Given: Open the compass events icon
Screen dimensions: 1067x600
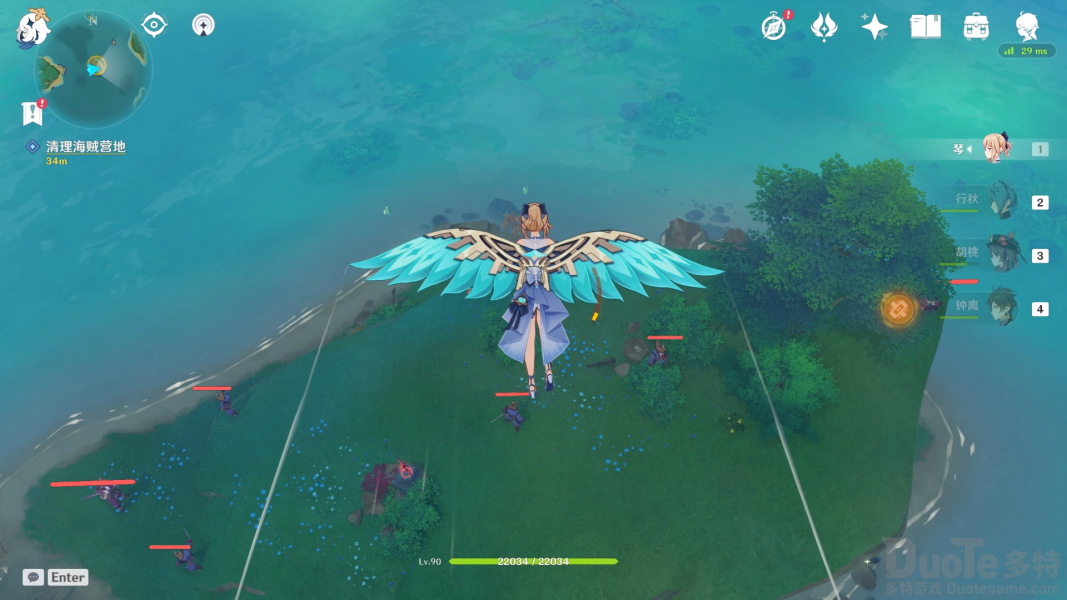Looking at the screenshot, I should 774,27.
